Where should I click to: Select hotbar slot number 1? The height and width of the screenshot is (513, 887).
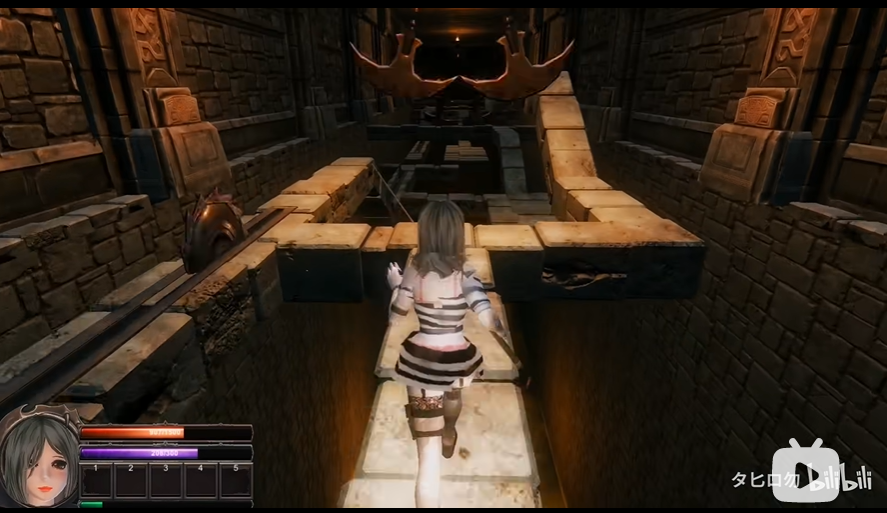[x=96, y=480]
